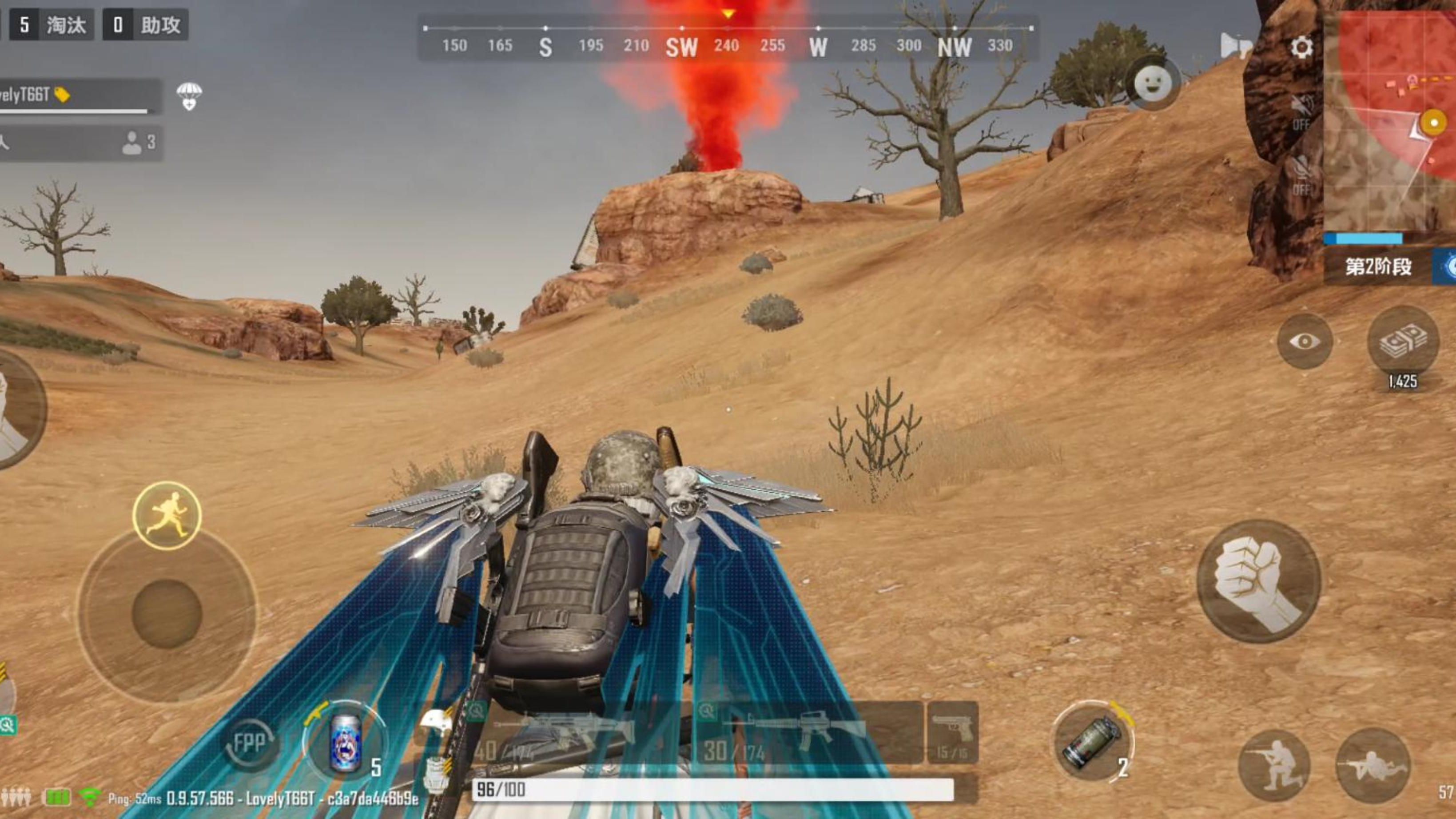Activate the prone stance button
Image resolution: width=1456 pixels, height=819 pixels.
click(x=1372, y=765)
